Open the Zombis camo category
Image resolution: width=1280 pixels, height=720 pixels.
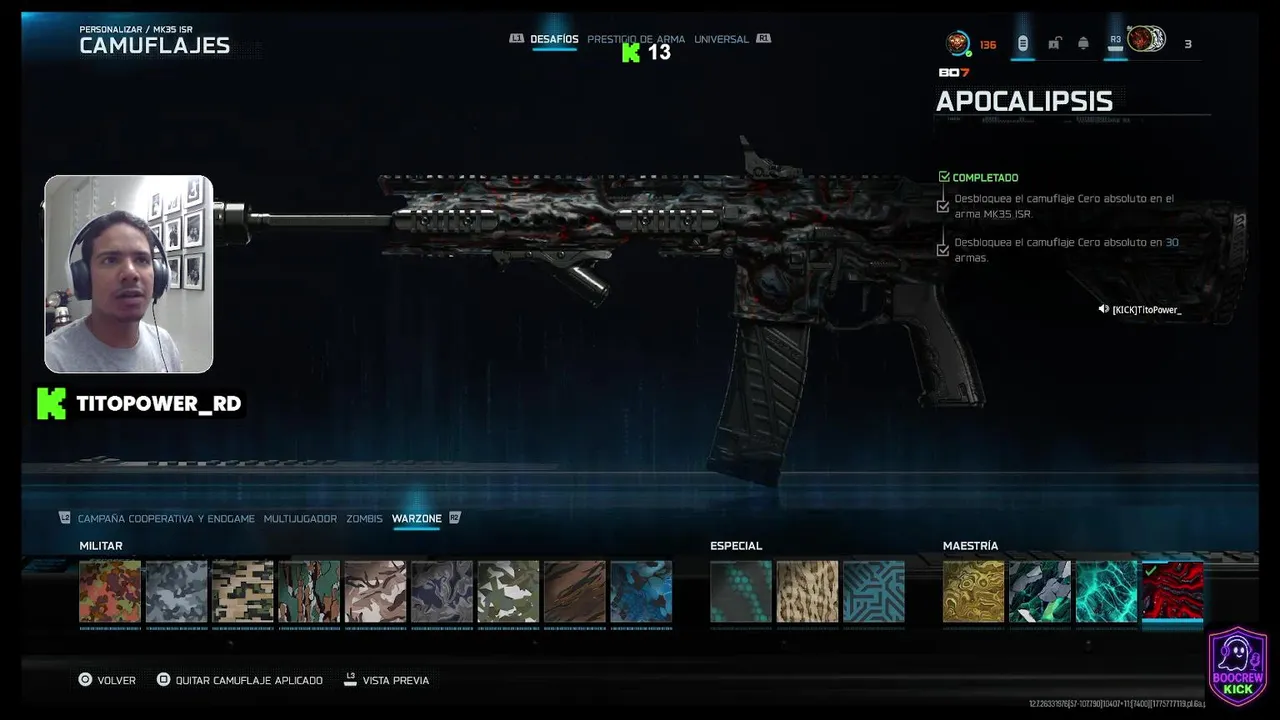click(x=364, y=519)
